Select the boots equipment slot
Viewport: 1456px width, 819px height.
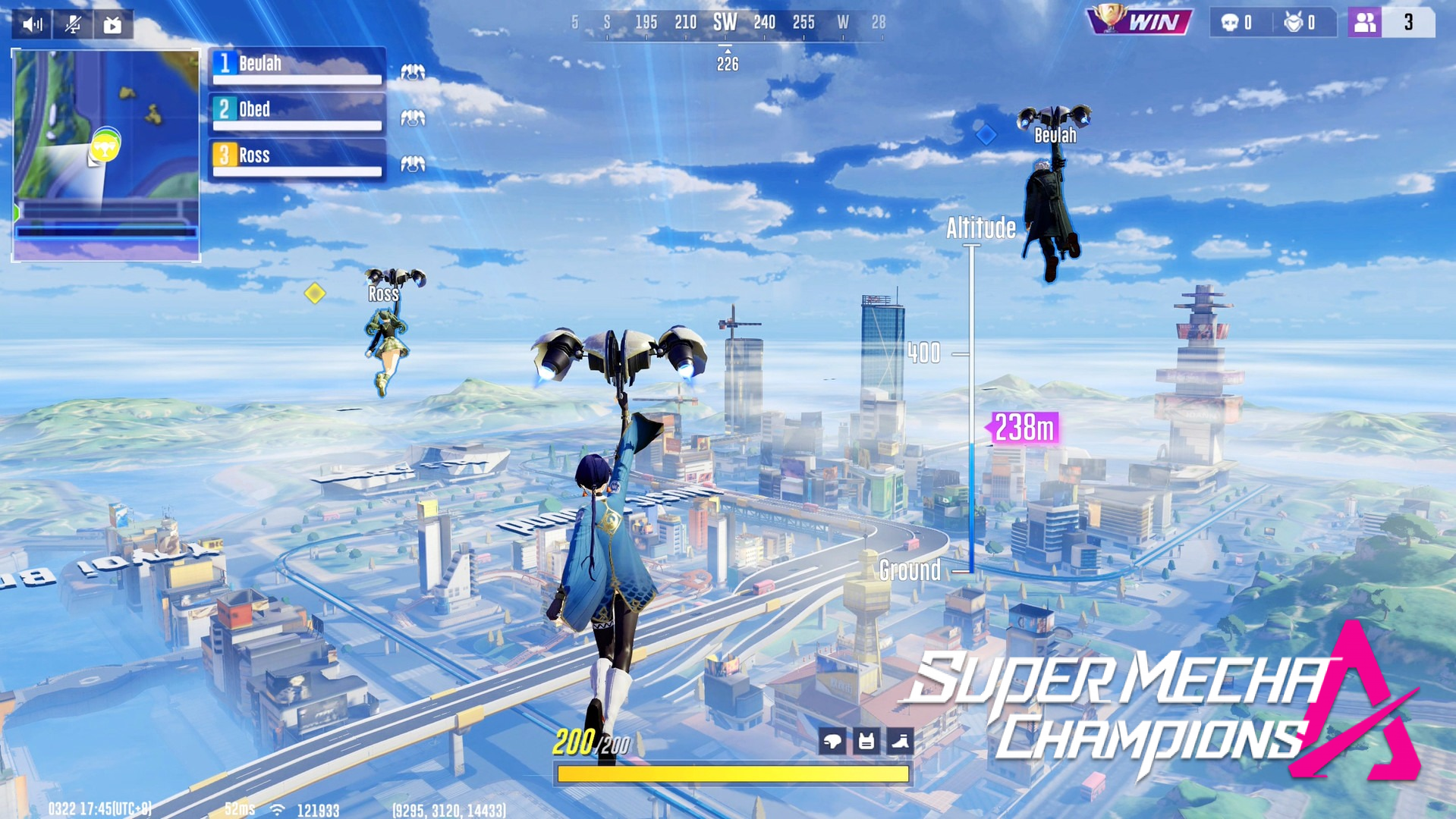(x=900, y=741)
